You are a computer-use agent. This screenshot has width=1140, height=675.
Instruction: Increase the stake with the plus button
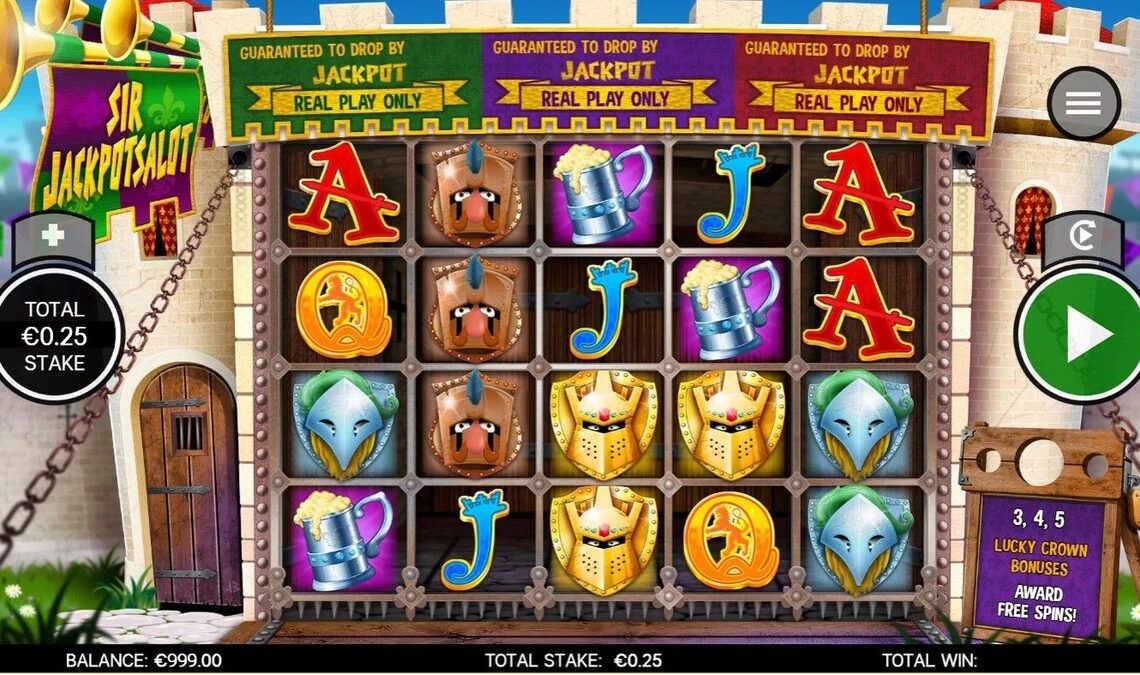pos(51,237)
